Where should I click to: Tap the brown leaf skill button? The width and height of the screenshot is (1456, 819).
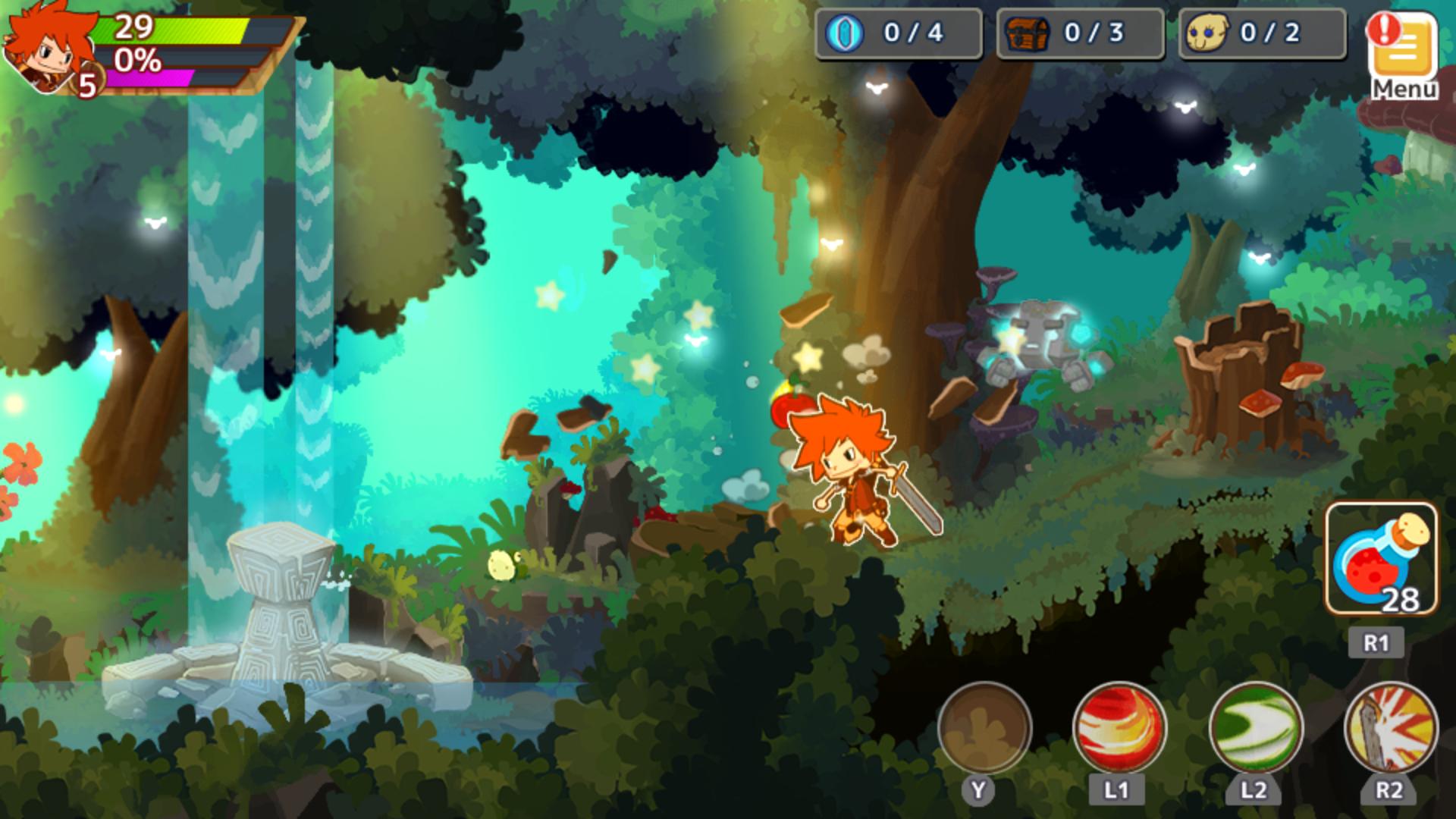point(984,728)
